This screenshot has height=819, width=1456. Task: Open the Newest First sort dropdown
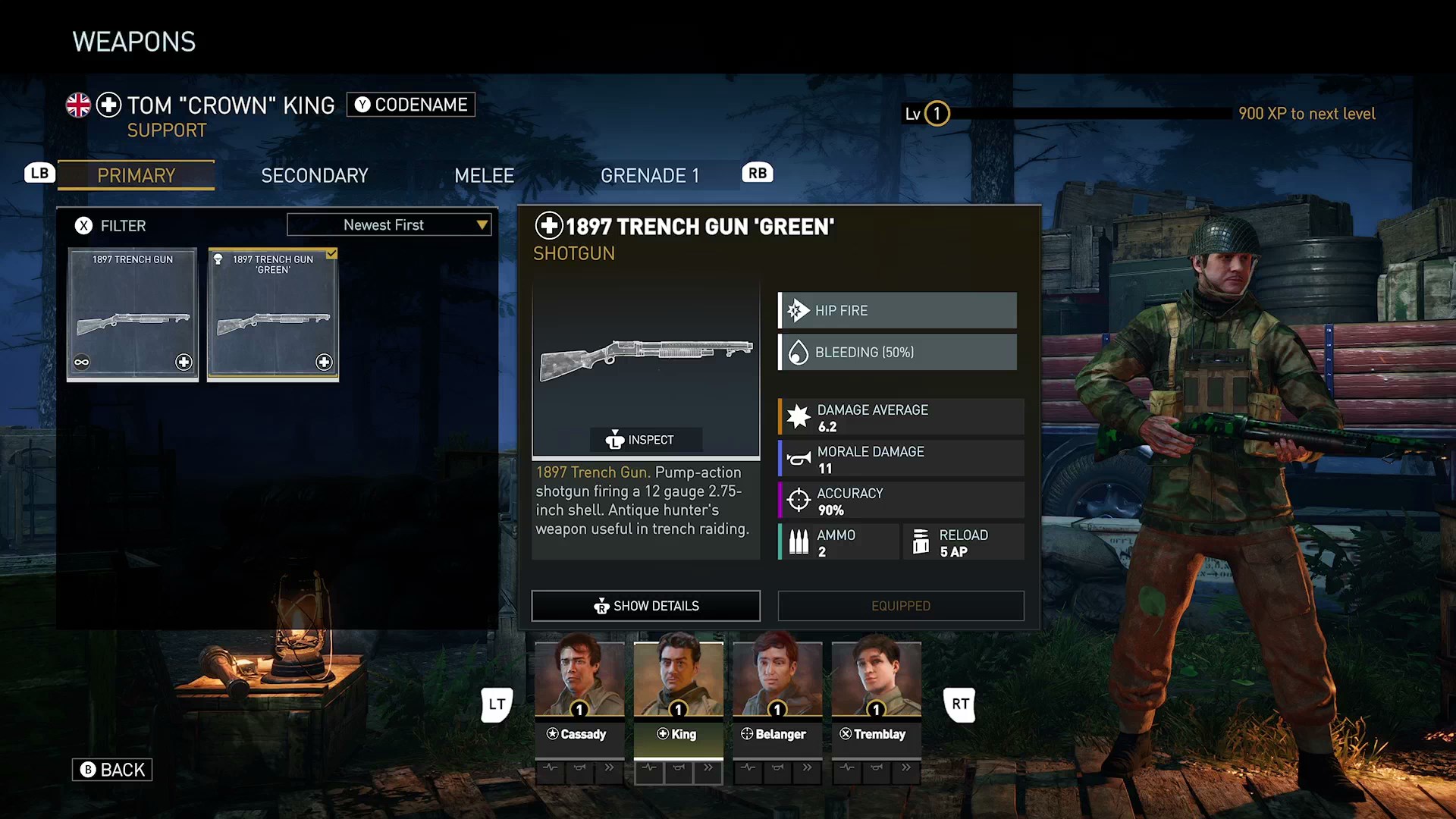[389, 224]
